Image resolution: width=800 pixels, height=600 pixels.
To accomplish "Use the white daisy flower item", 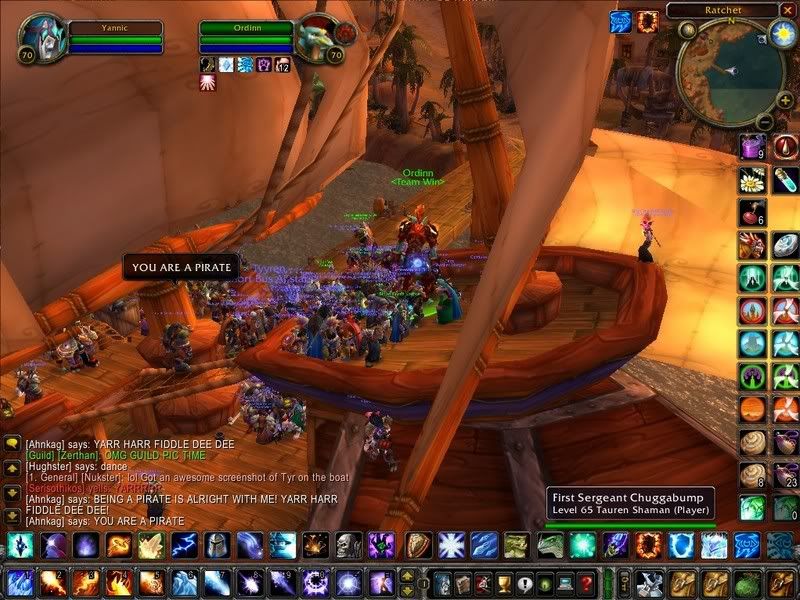I will click(752, 180).
